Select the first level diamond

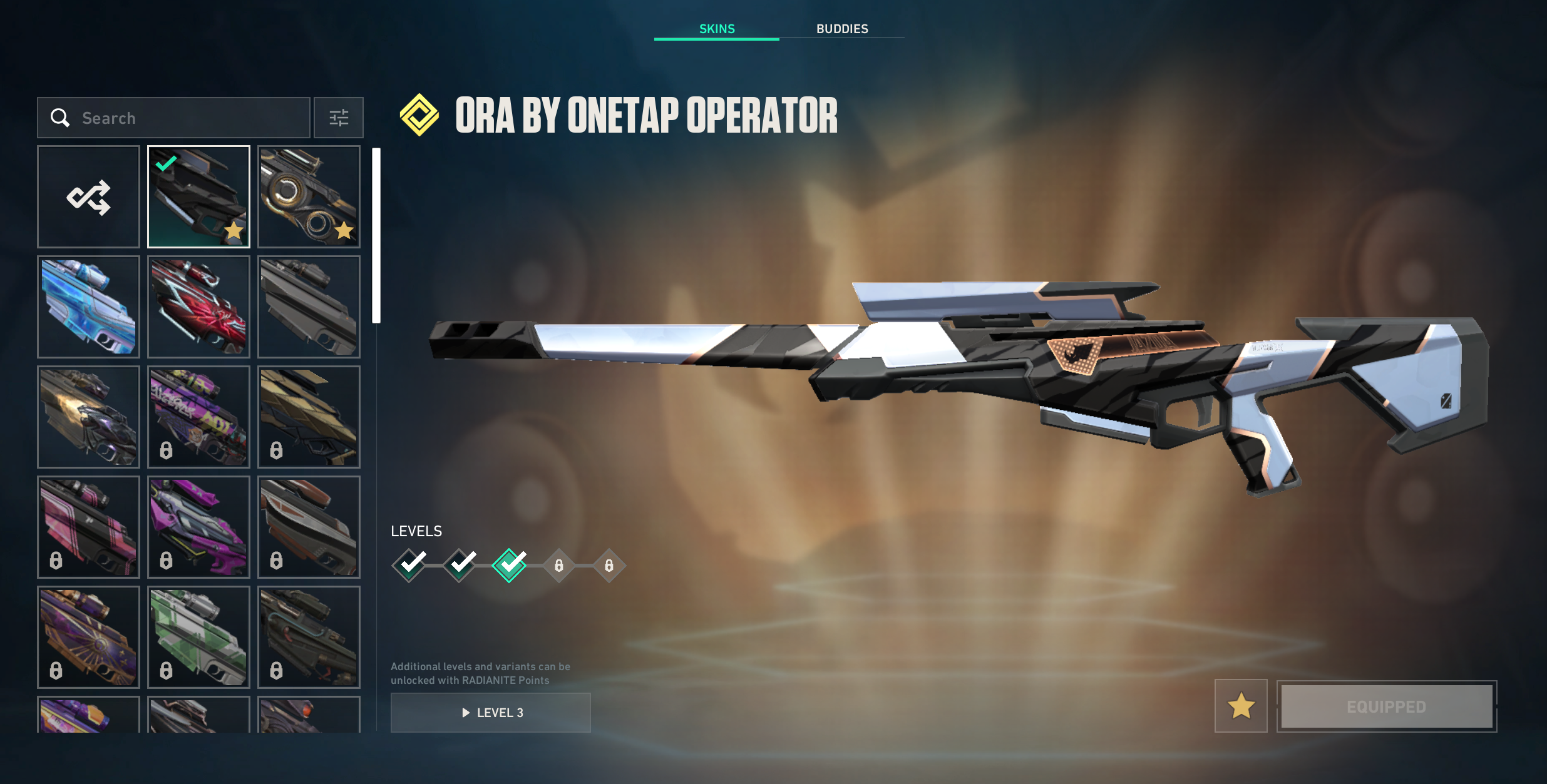click(x=409, y=566)
